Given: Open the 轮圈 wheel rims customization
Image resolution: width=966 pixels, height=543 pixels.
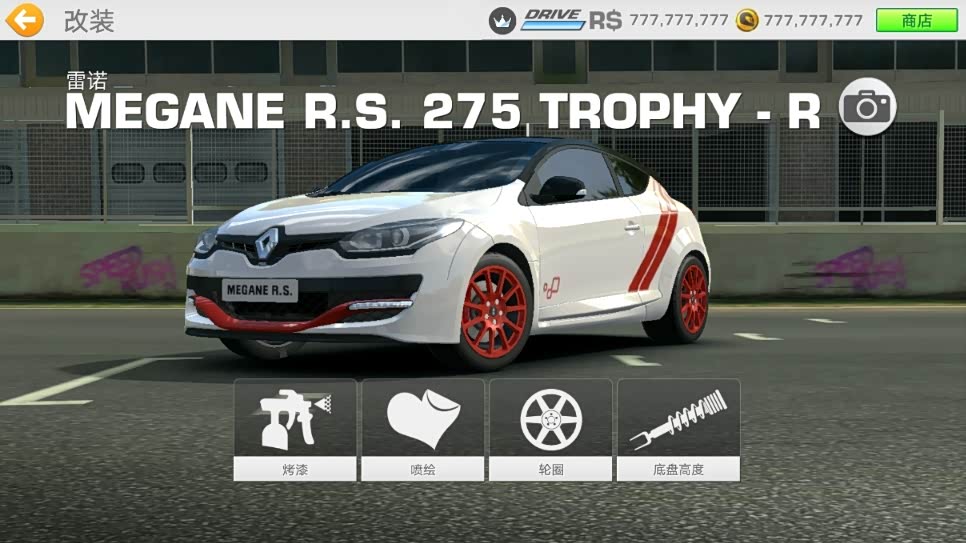Looking at the screenshot, I should [550, 429].
